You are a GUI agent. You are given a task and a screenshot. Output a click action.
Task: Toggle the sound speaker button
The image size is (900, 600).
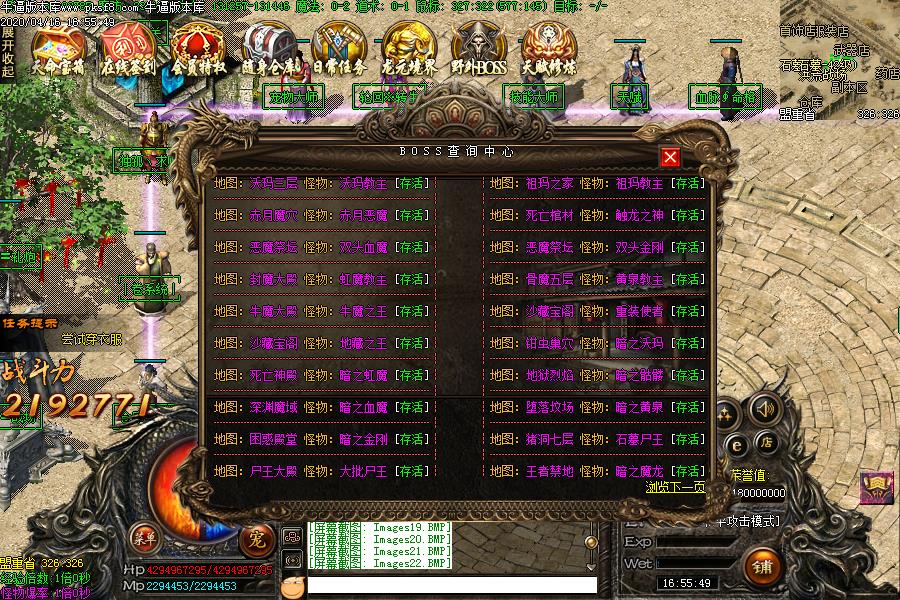(765, 408)
